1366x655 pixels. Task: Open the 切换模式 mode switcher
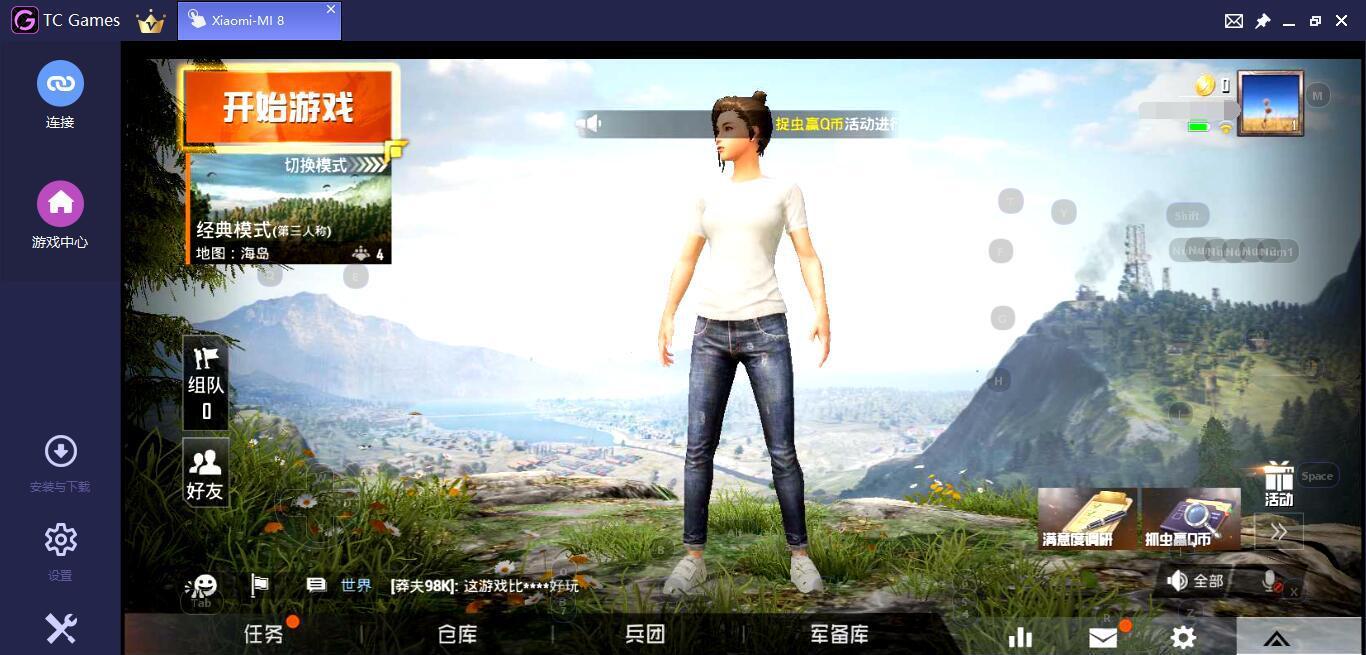pyautogui.click(x=333, y=165)
